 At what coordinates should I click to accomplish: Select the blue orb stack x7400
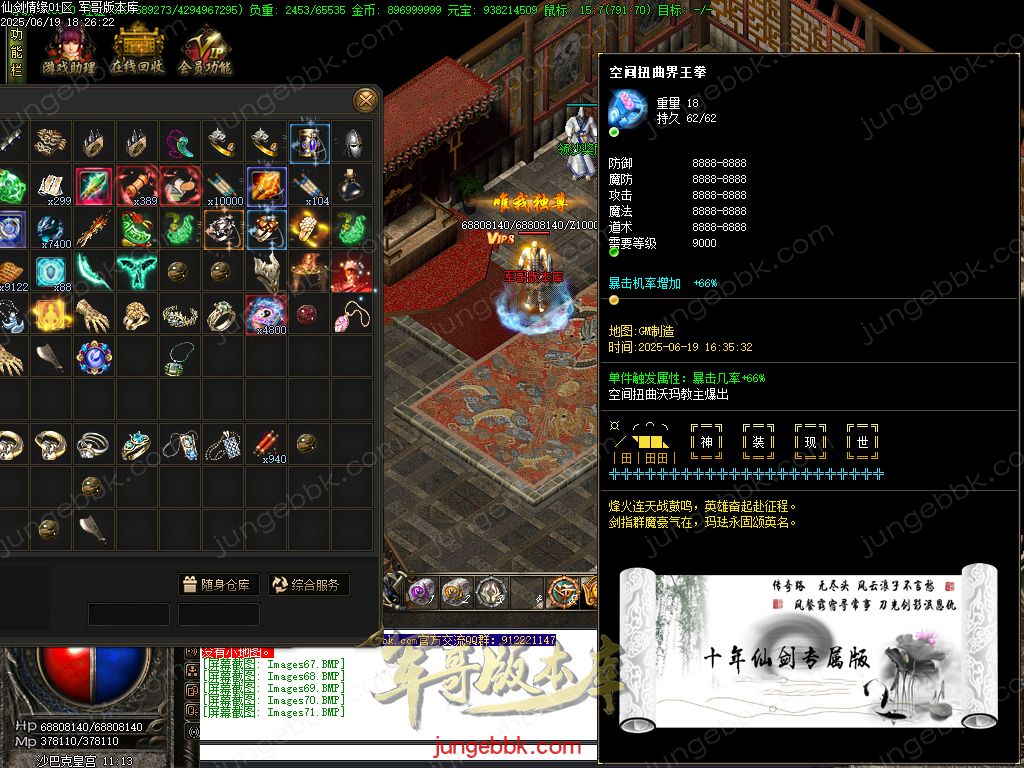point(51,229)
